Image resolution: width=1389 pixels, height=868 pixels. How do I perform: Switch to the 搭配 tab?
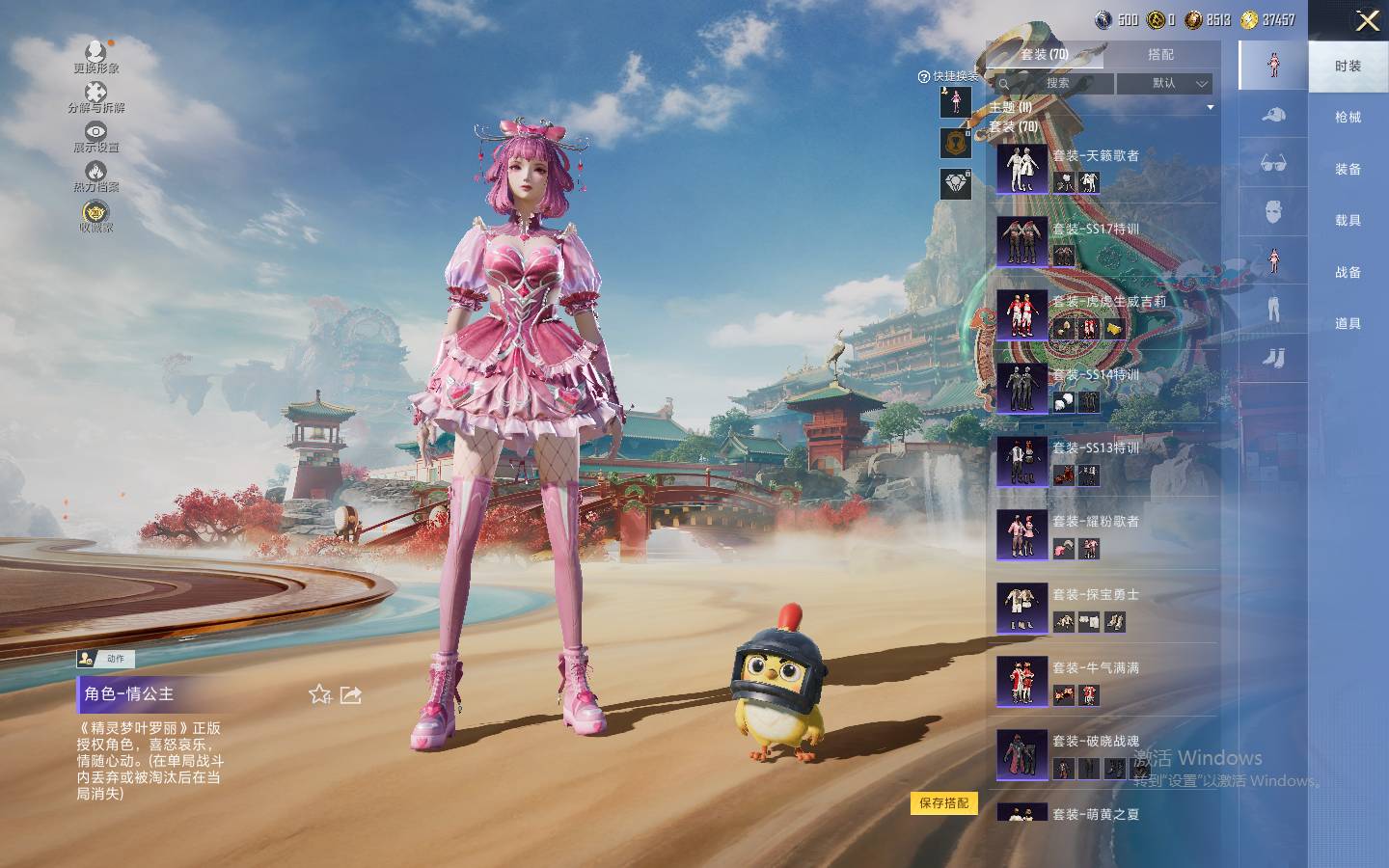(x=1160, y=55)
